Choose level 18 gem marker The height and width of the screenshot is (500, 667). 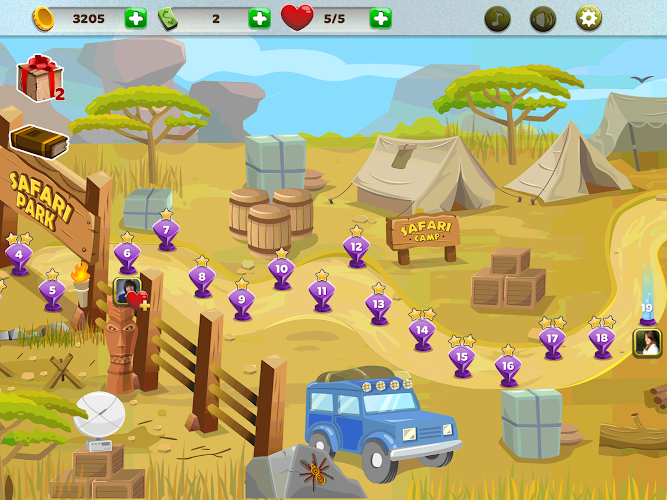[x=601, y=339]
